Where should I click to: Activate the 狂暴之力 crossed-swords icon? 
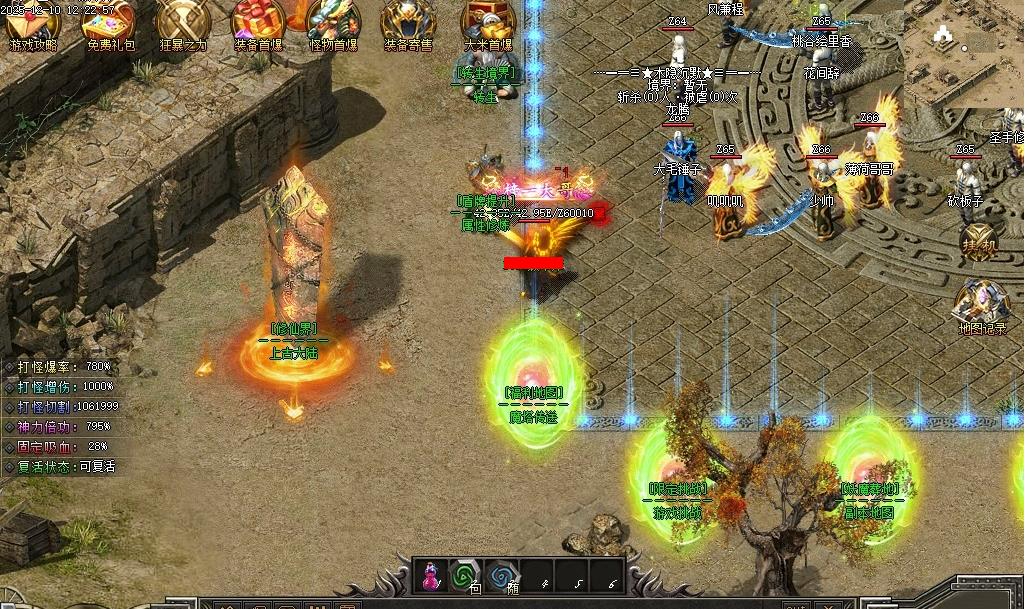[183, 24]
